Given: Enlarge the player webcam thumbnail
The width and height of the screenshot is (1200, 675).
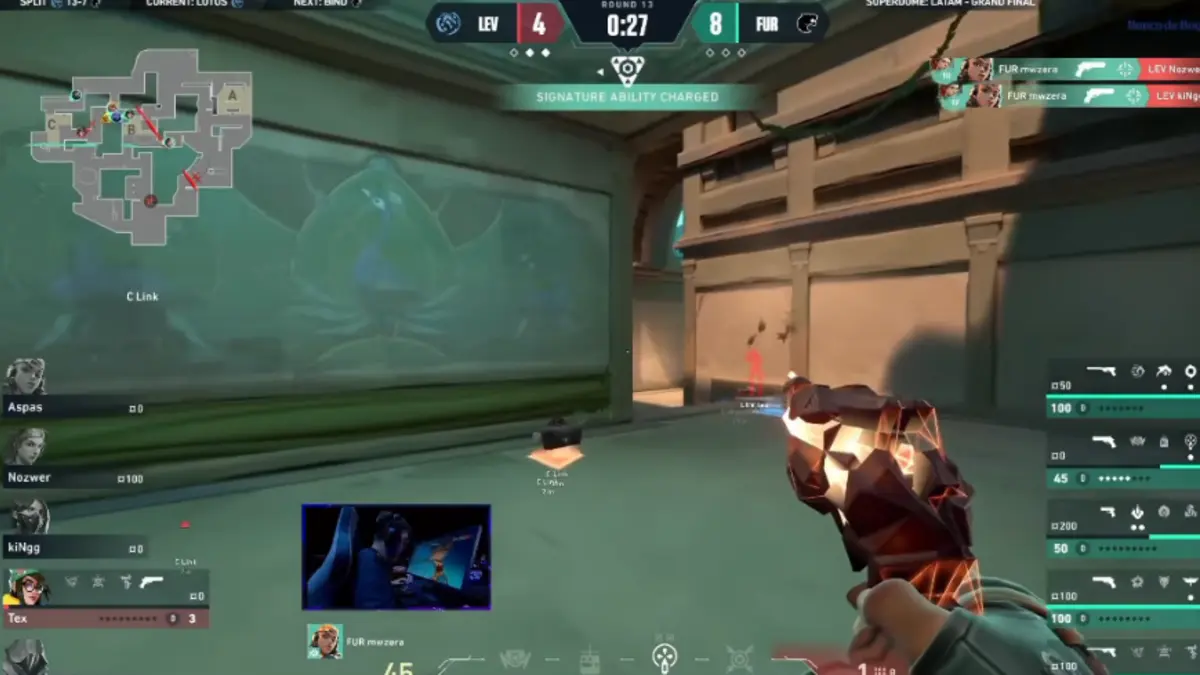Looking at the screenshot, I should tap(396, 557).
